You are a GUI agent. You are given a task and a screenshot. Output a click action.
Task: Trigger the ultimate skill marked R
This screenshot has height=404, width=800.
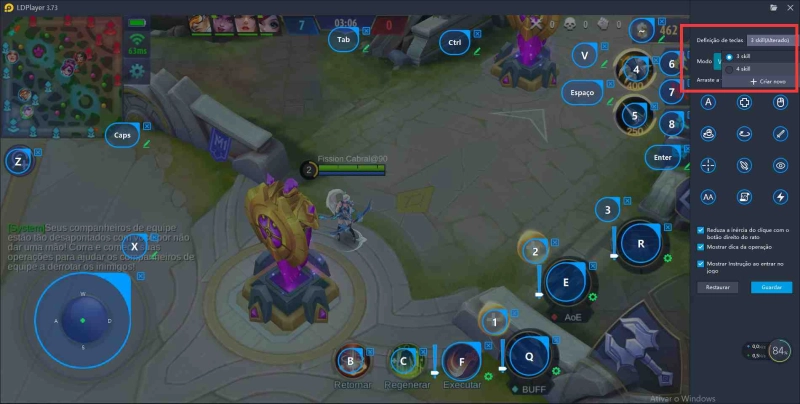click(639, 243)
